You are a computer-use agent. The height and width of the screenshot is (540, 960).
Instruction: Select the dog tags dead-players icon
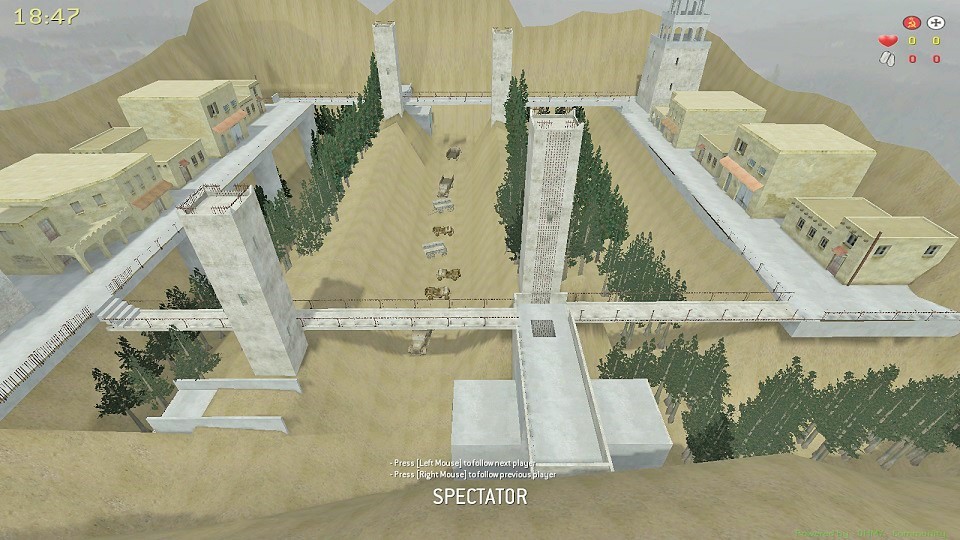(885, 59)
